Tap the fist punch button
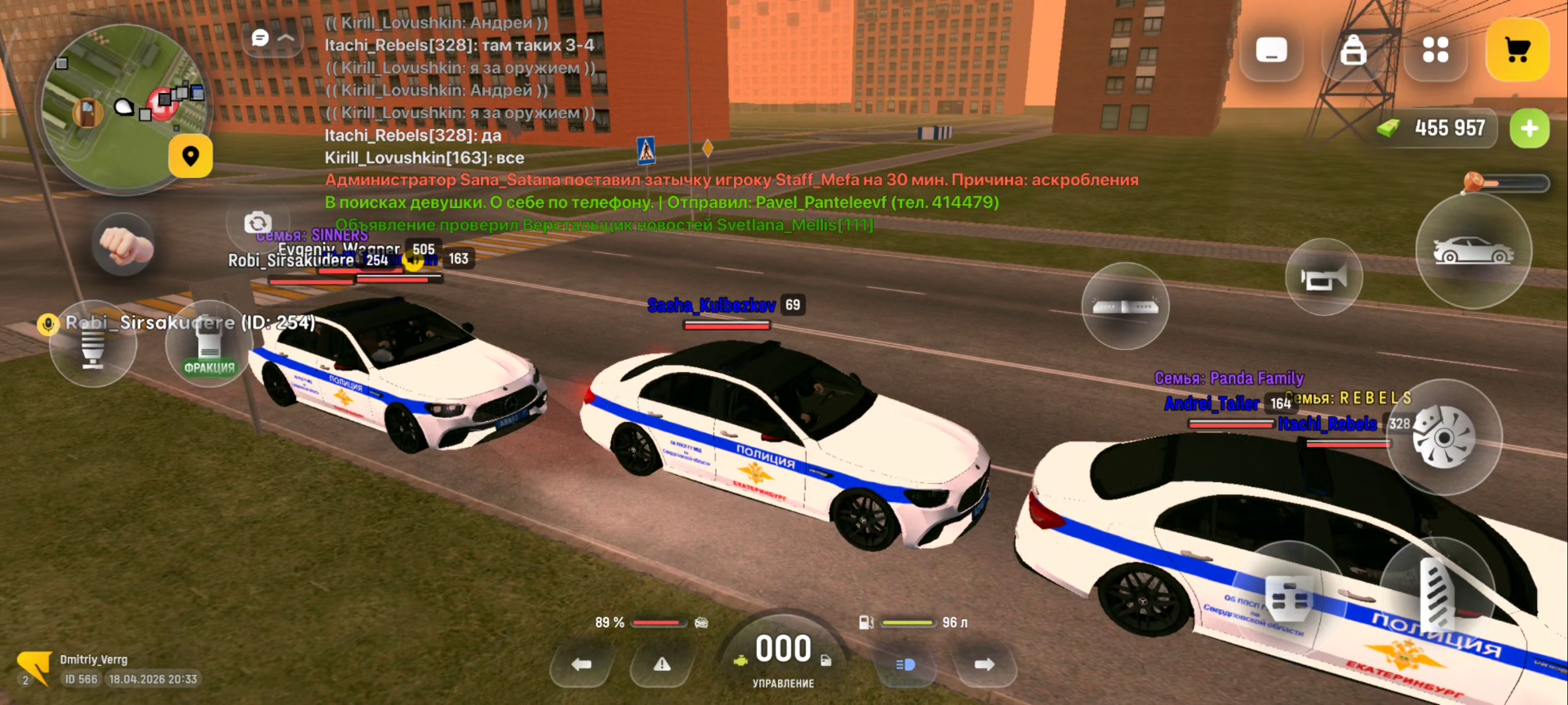 pyautogui.click(x=124, y=245)
